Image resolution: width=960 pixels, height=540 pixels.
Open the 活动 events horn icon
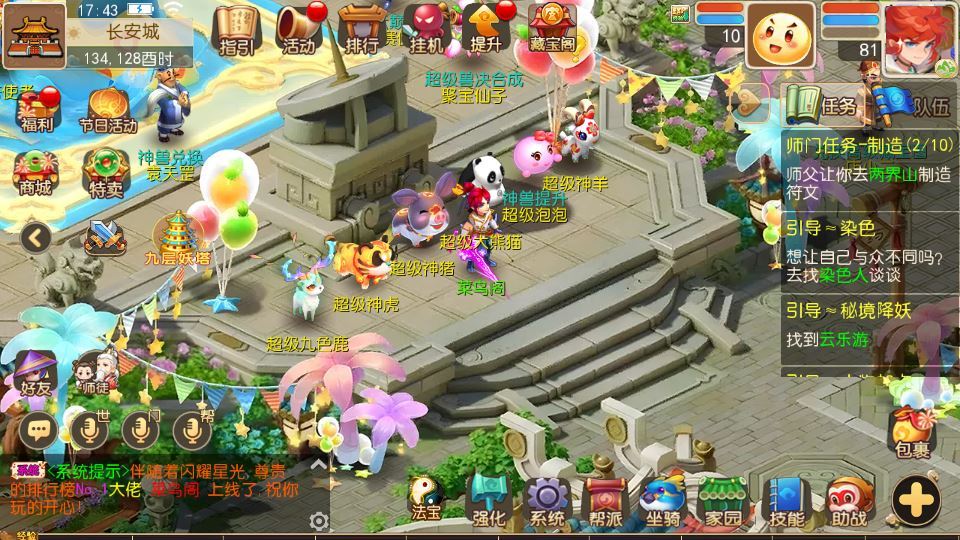click(x=298, y=29)
